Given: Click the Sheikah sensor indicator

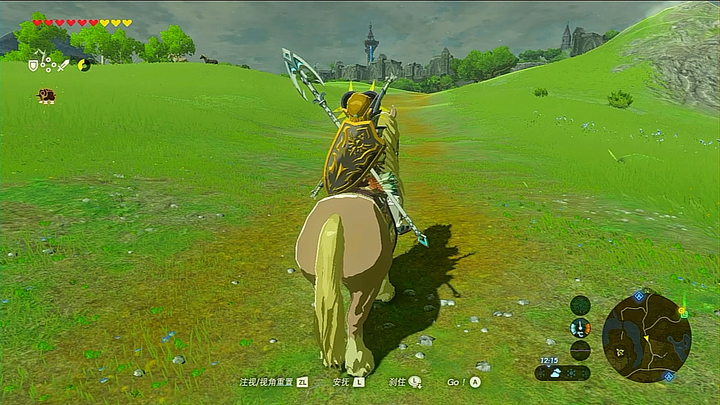Looking at the screenshot, I should [x=580, y=305].
